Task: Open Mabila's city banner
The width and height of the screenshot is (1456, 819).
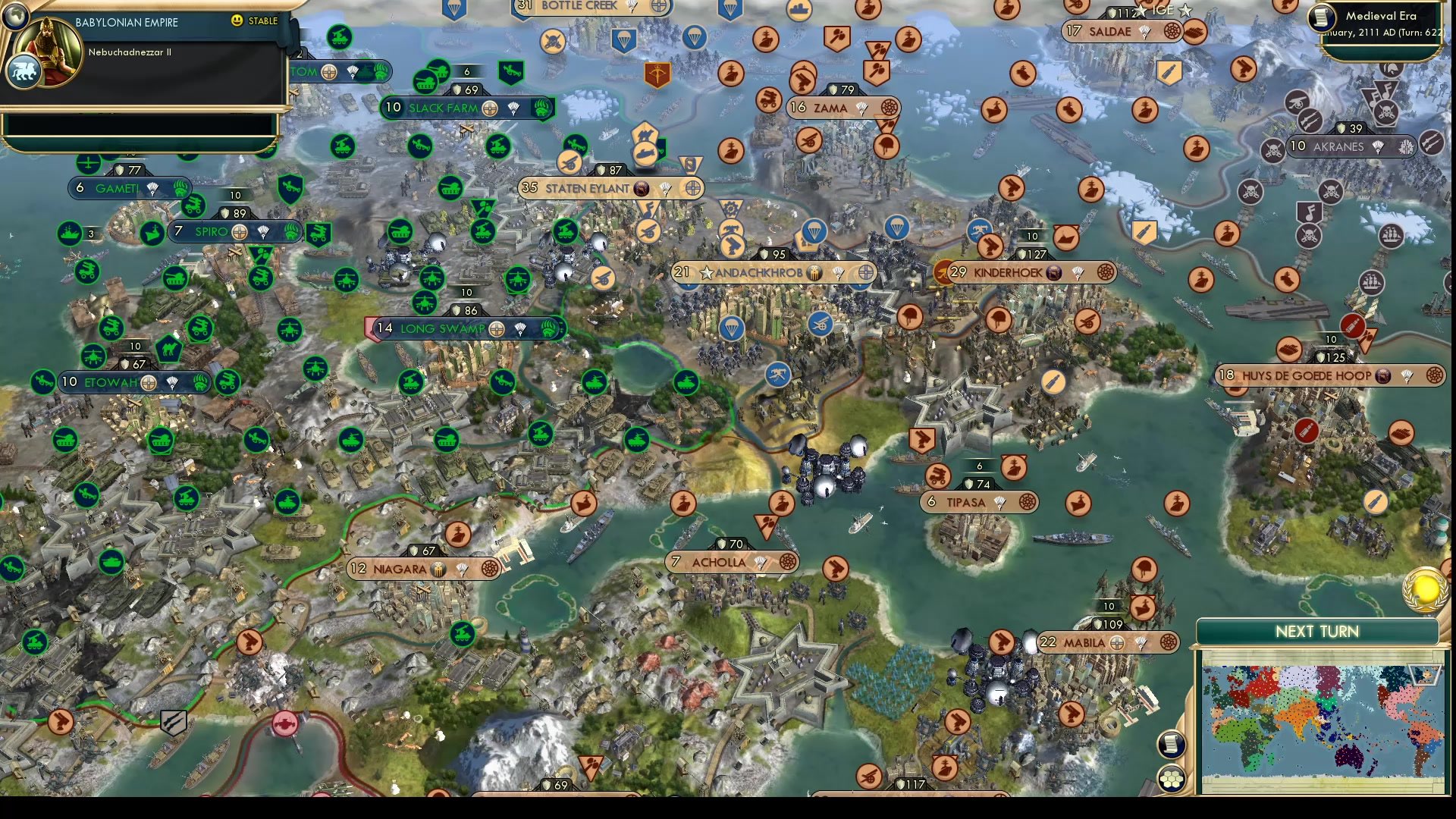Action: [x=1086, y=642]
